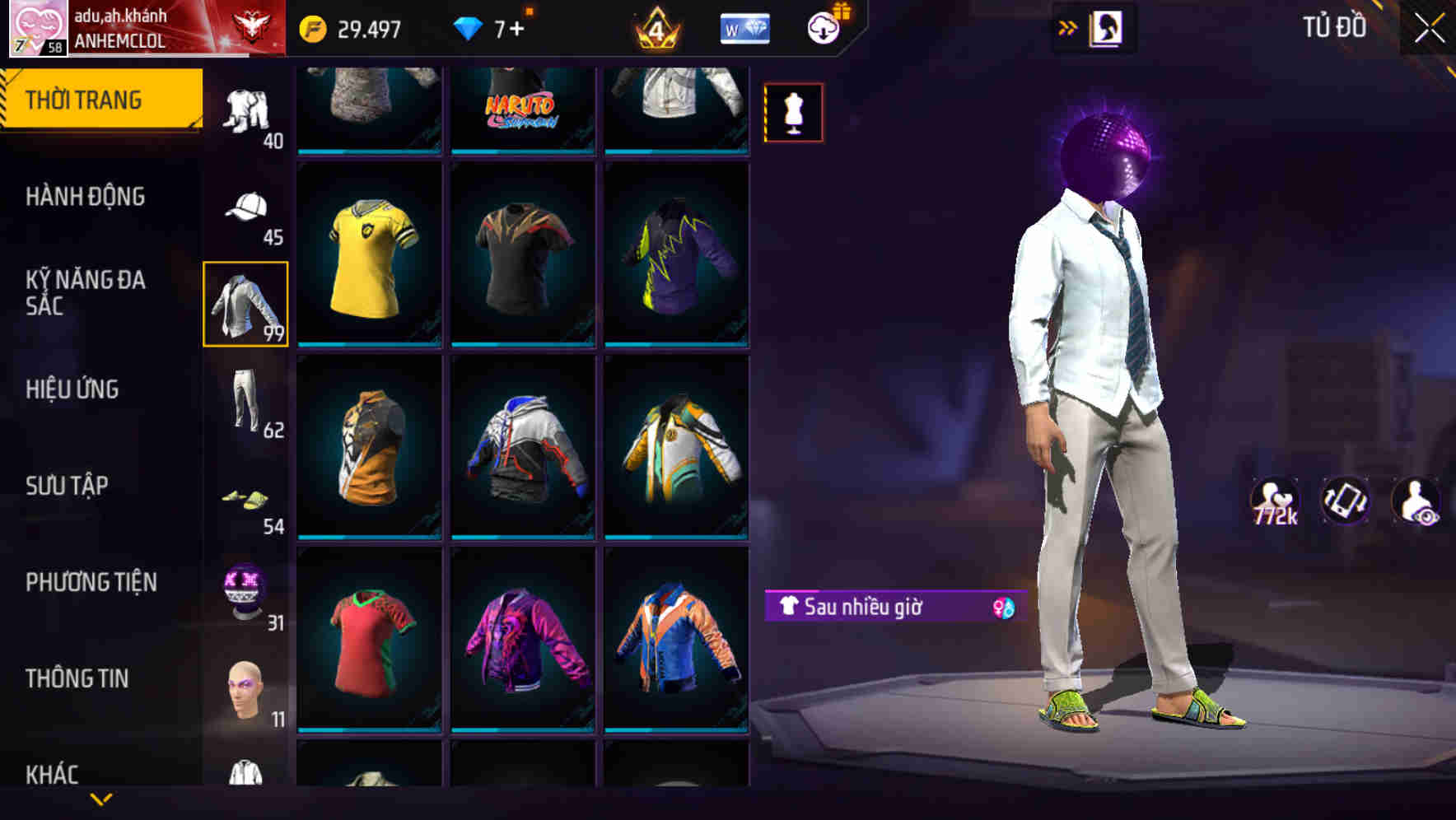Expand the pants category showing count 40
This screenshot has height=820, width=1456.
point(245,107)
